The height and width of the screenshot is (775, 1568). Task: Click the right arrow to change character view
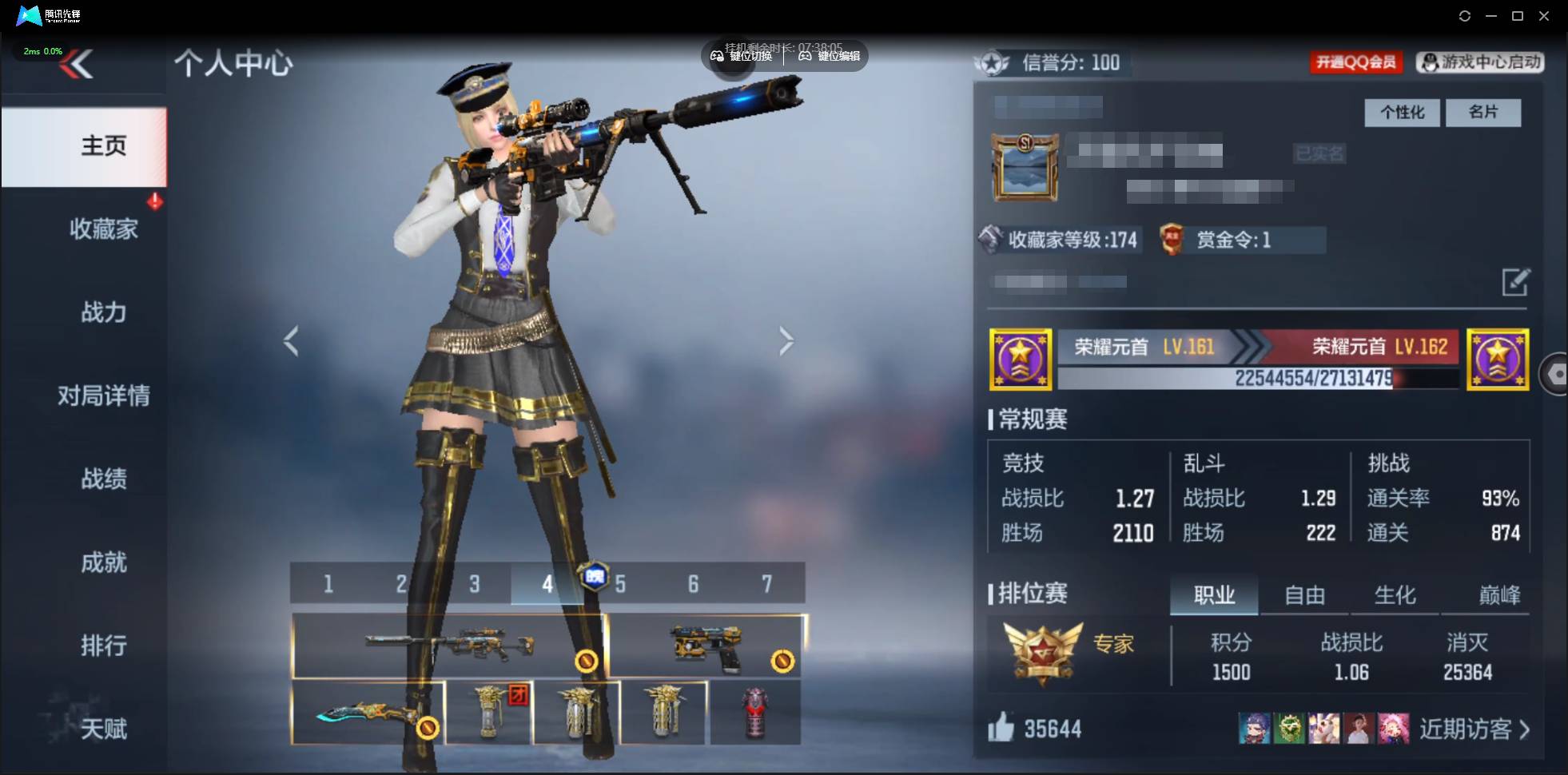tap(786, 340)
